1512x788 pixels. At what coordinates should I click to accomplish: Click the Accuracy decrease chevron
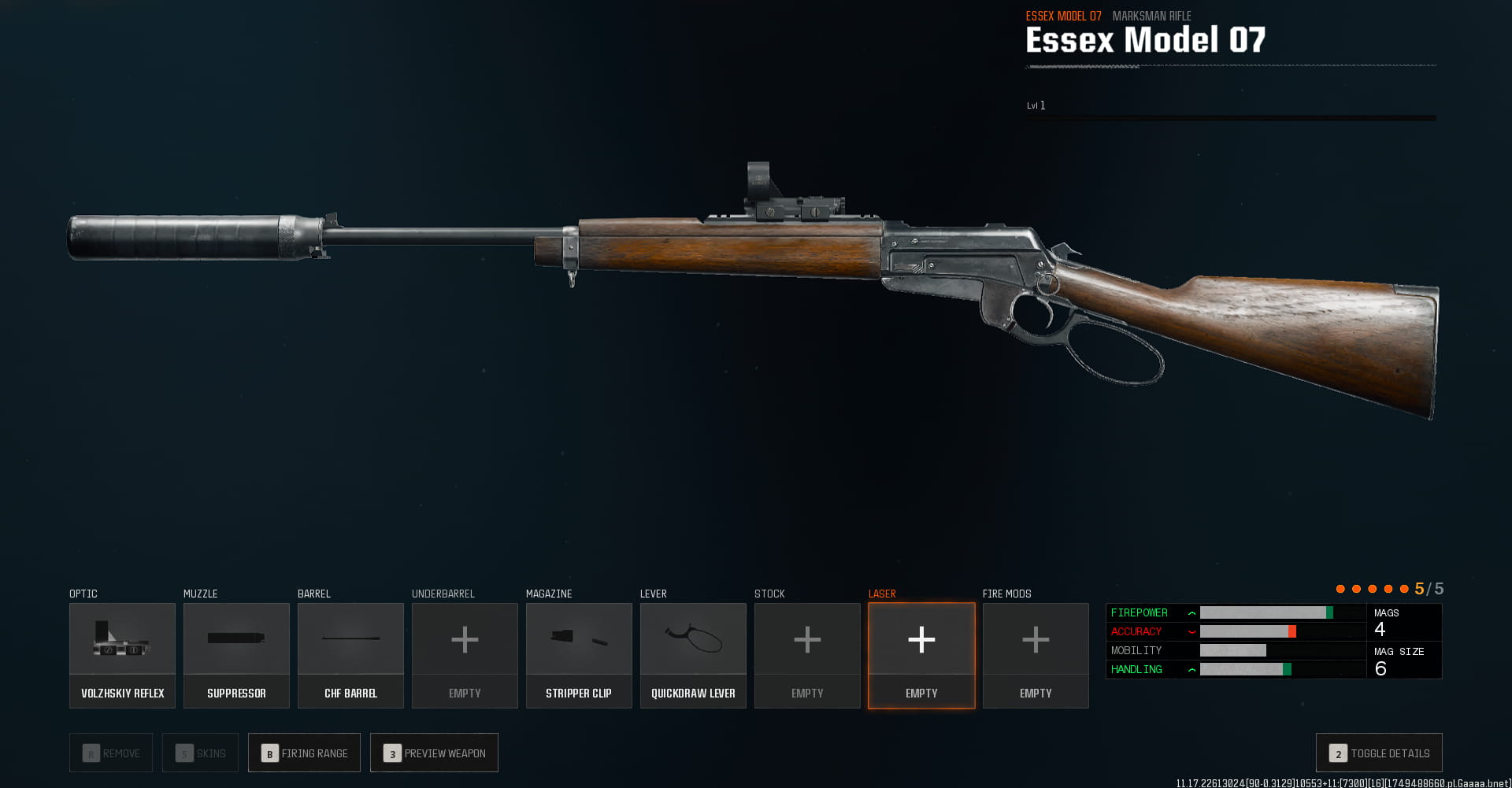click(x=1191, y=631)
